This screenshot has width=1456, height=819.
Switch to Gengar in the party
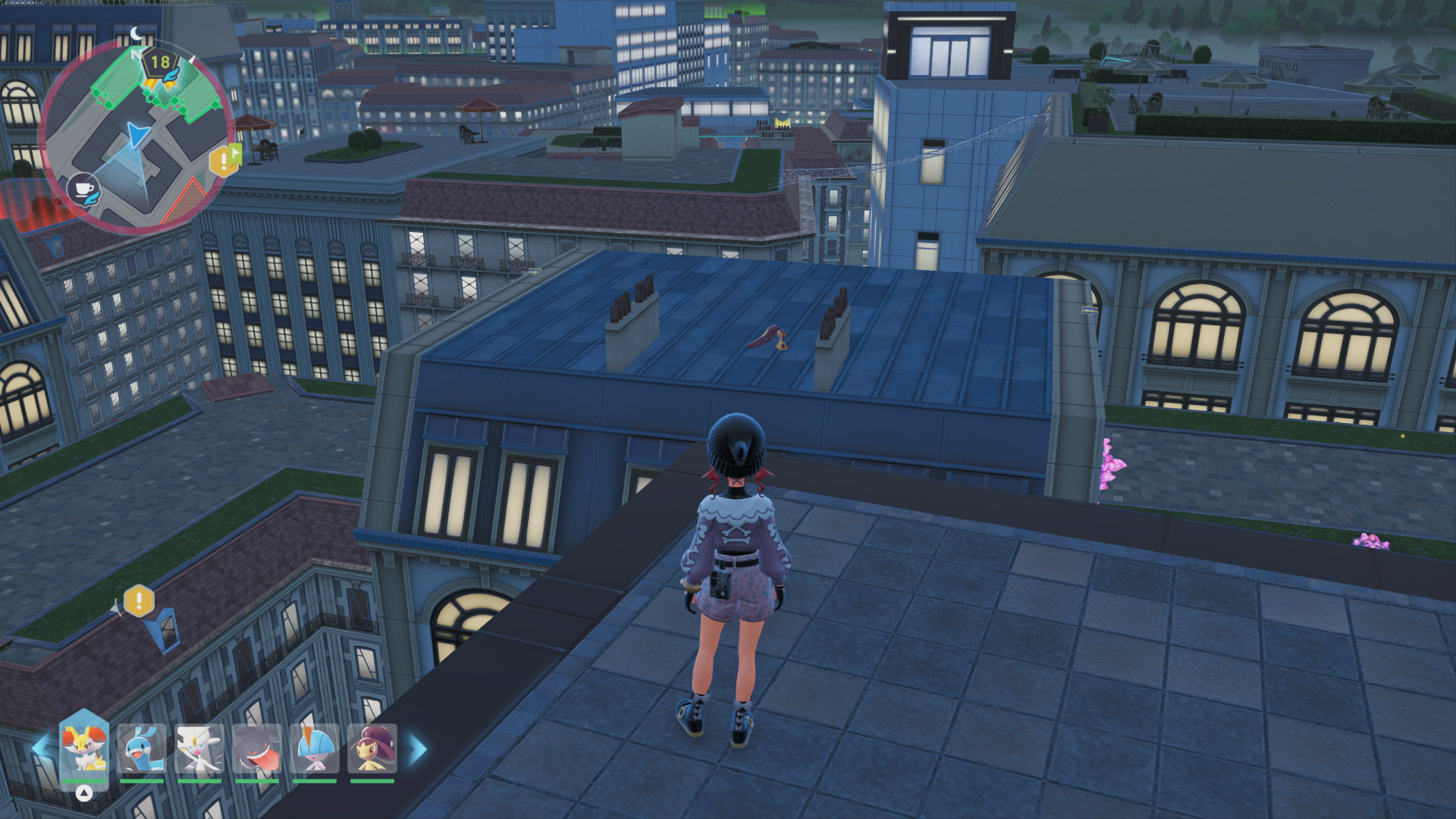(x=257, y=748)
